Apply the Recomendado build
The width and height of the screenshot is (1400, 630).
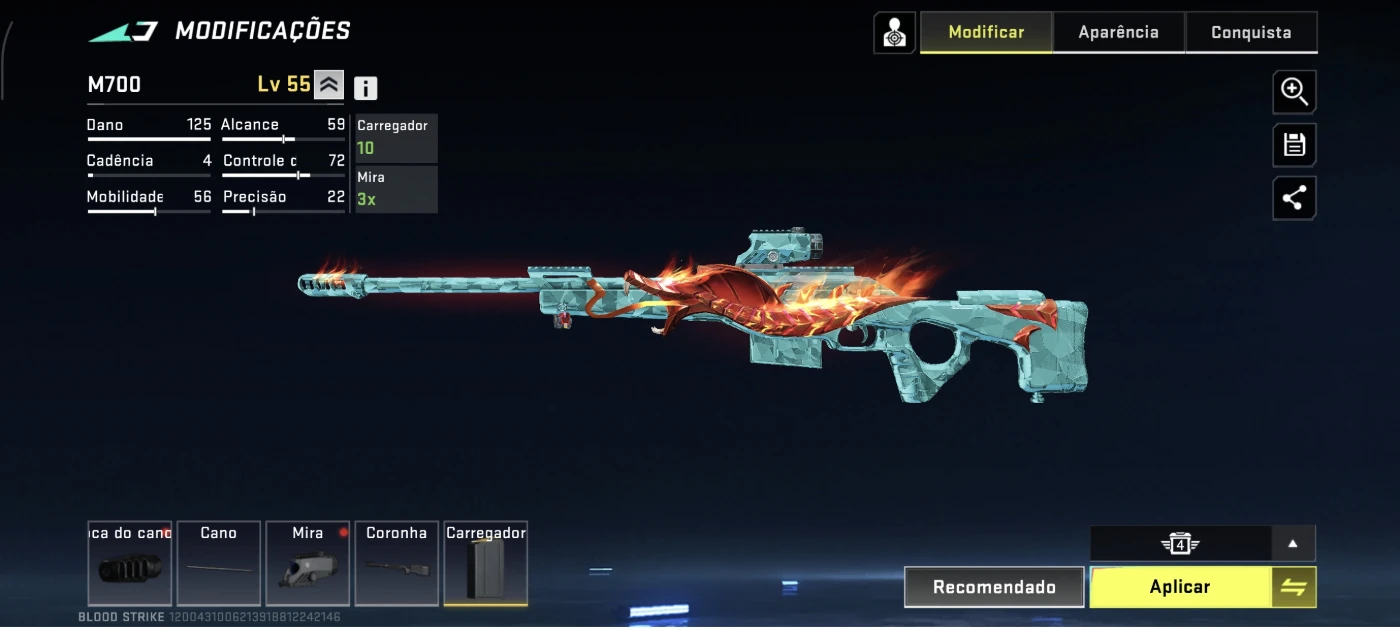pos(994,587)
